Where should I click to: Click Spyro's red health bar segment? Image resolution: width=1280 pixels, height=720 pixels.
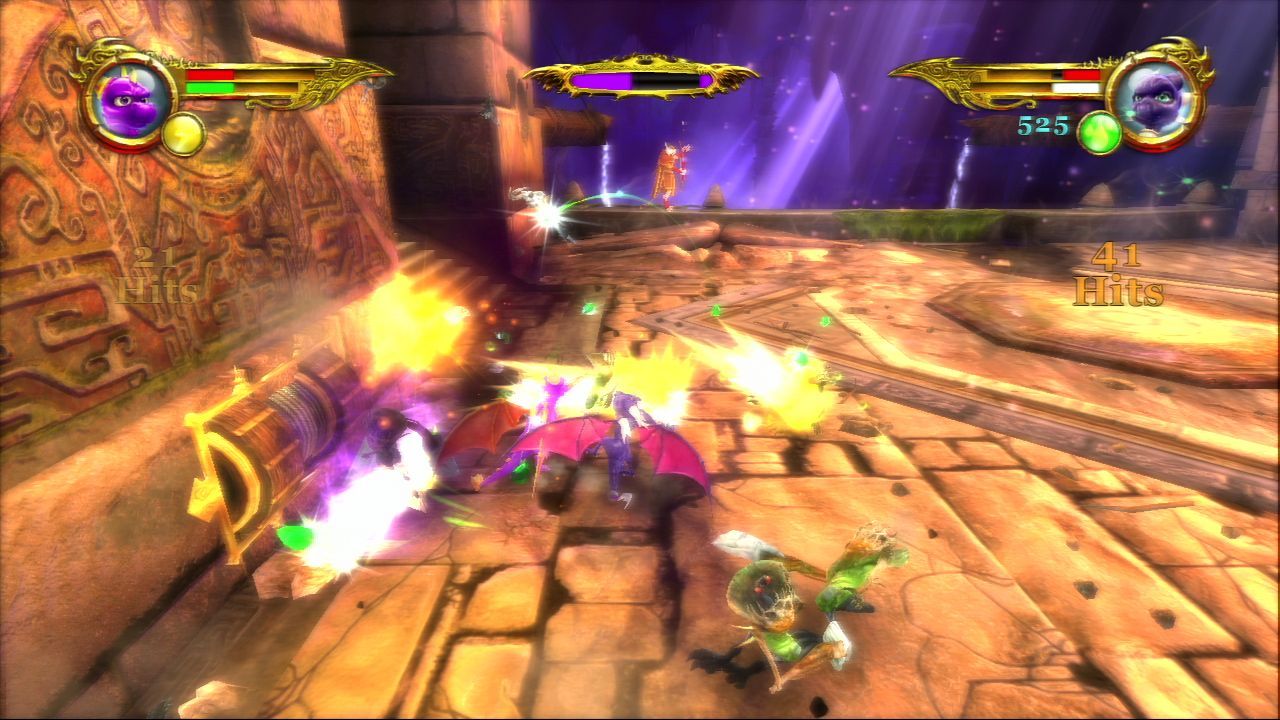[x=212, y=75]
